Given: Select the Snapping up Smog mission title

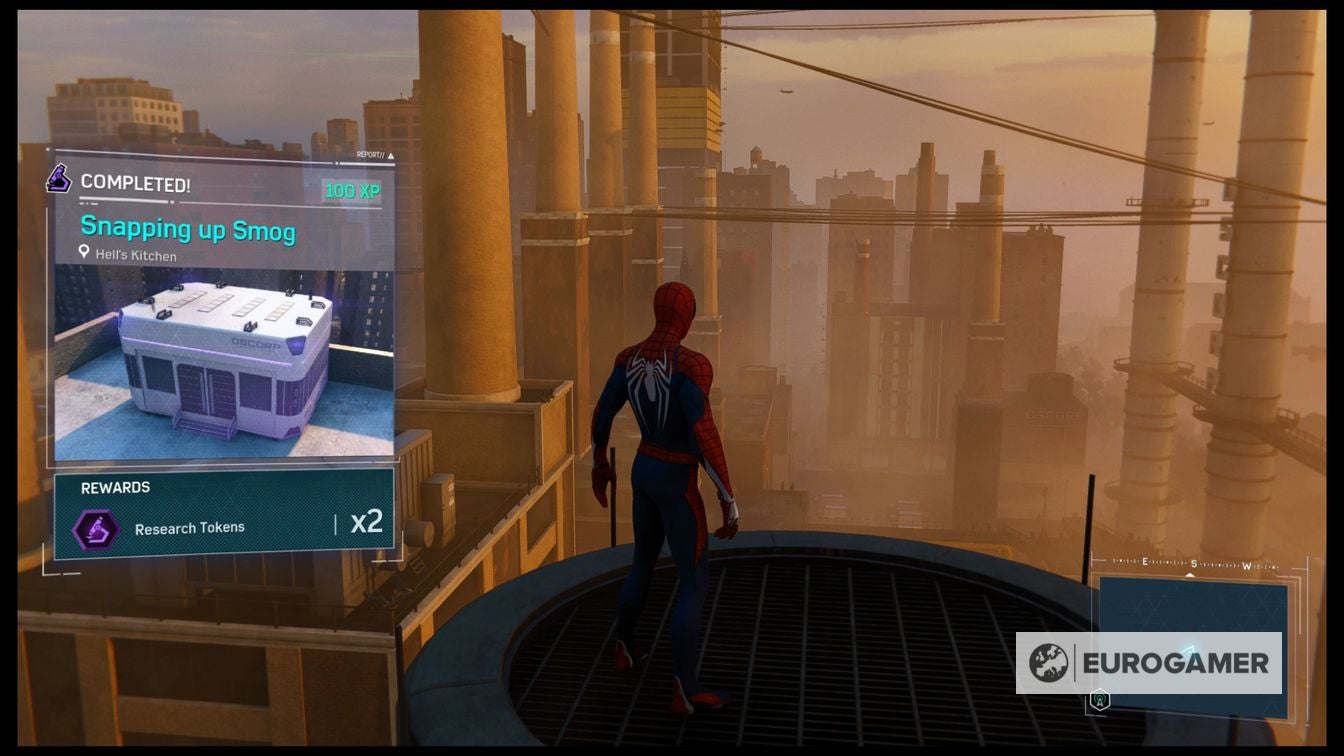Looking at the screenshot, I should tap(187, 229).
